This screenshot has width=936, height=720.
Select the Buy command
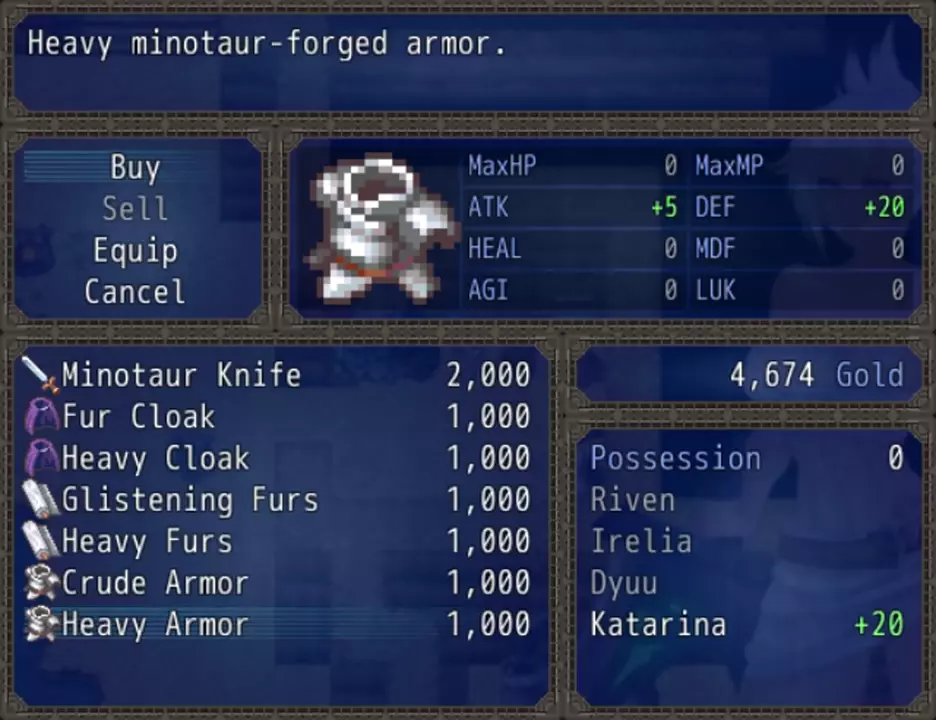(x=135, y=168)
